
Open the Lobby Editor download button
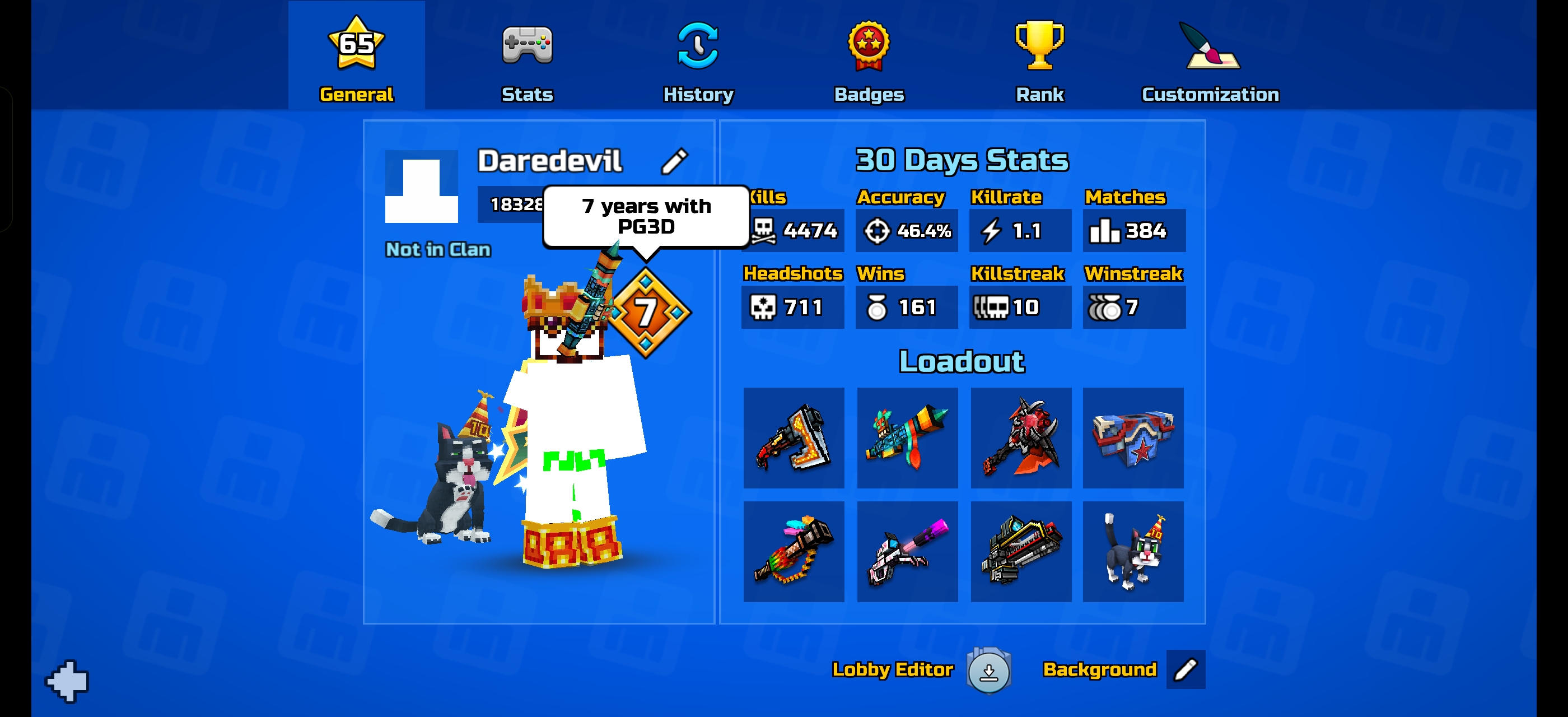tap(988, 671)
